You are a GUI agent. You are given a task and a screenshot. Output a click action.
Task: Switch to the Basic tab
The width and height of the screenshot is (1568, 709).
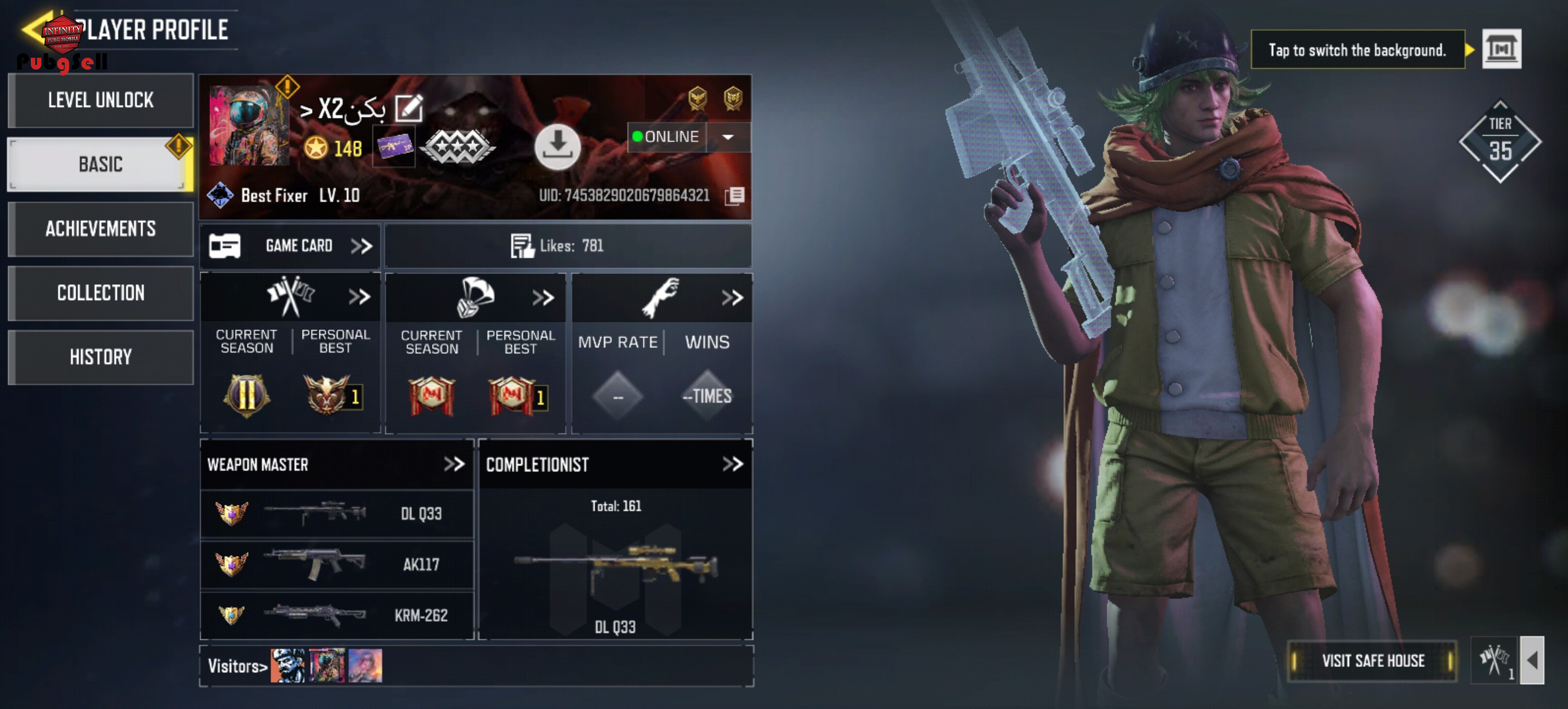100,165
